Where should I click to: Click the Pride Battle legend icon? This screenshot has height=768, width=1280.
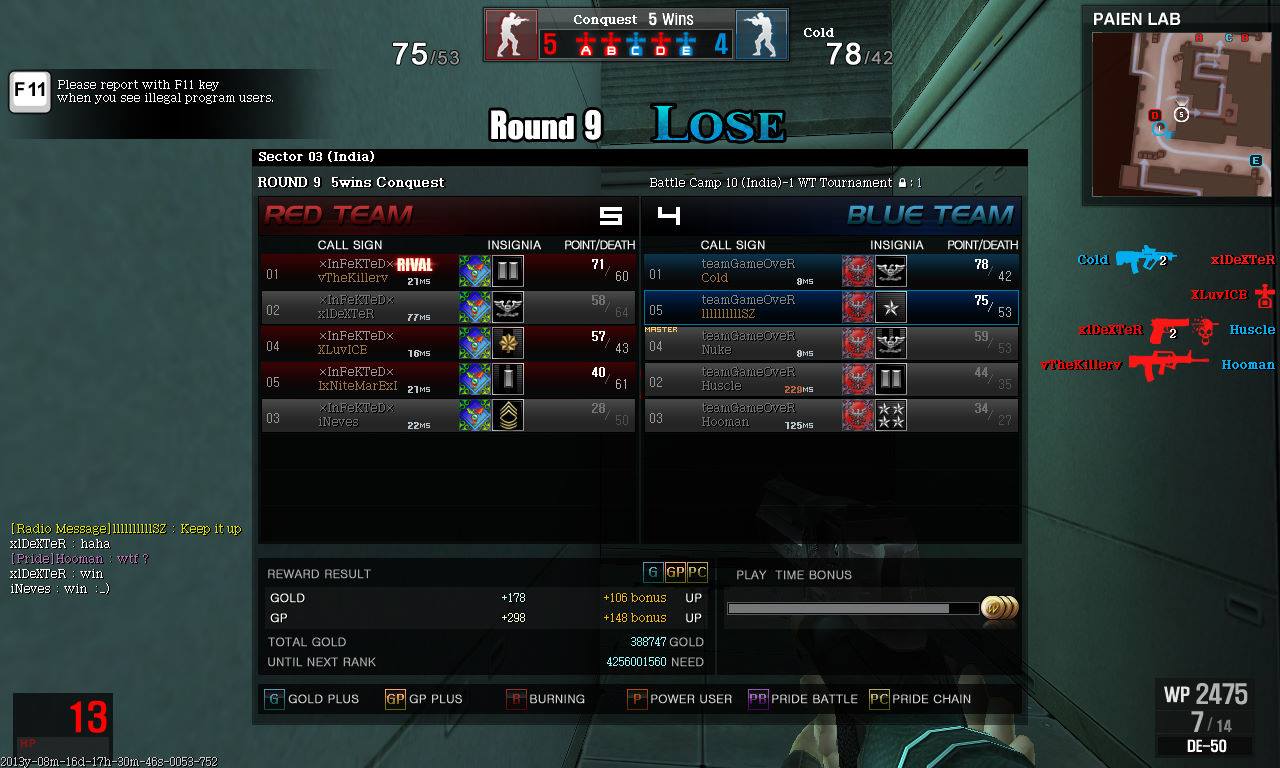(x=758, y=699)
